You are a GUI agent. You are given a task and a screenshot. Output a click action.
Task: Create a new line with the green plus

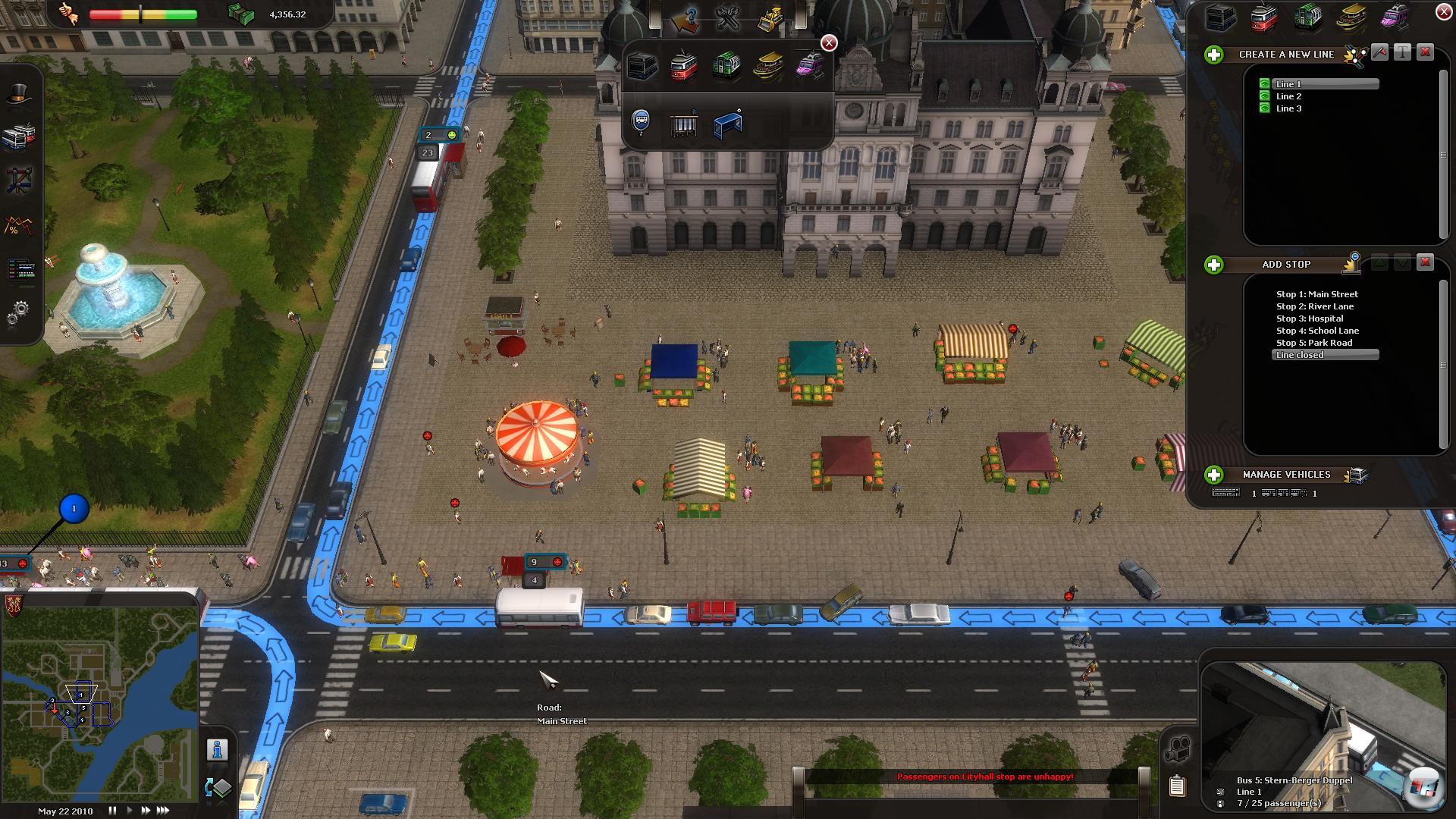tap(1214, 55)
